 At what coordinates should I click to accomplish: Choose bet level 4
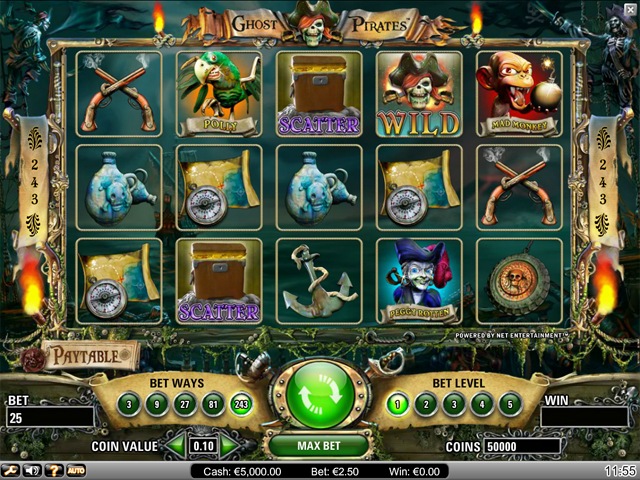(x=482, y=403)
